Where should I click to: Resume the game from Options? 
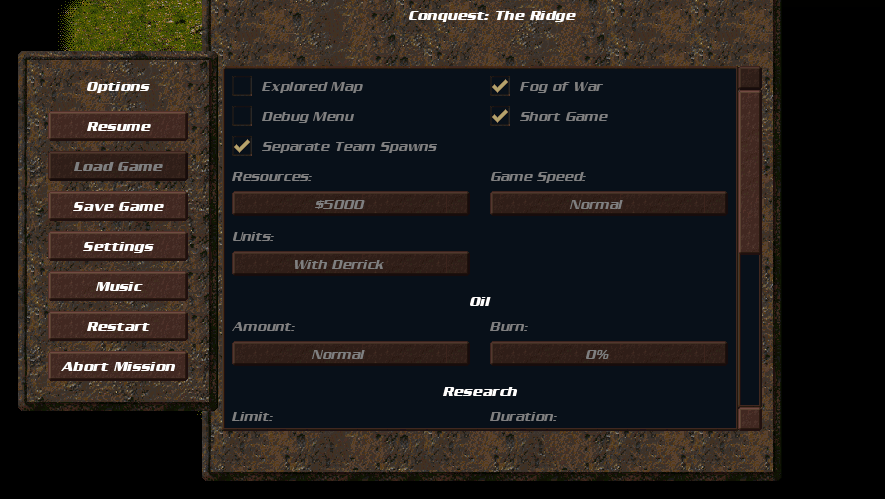[x=118, y=127]
